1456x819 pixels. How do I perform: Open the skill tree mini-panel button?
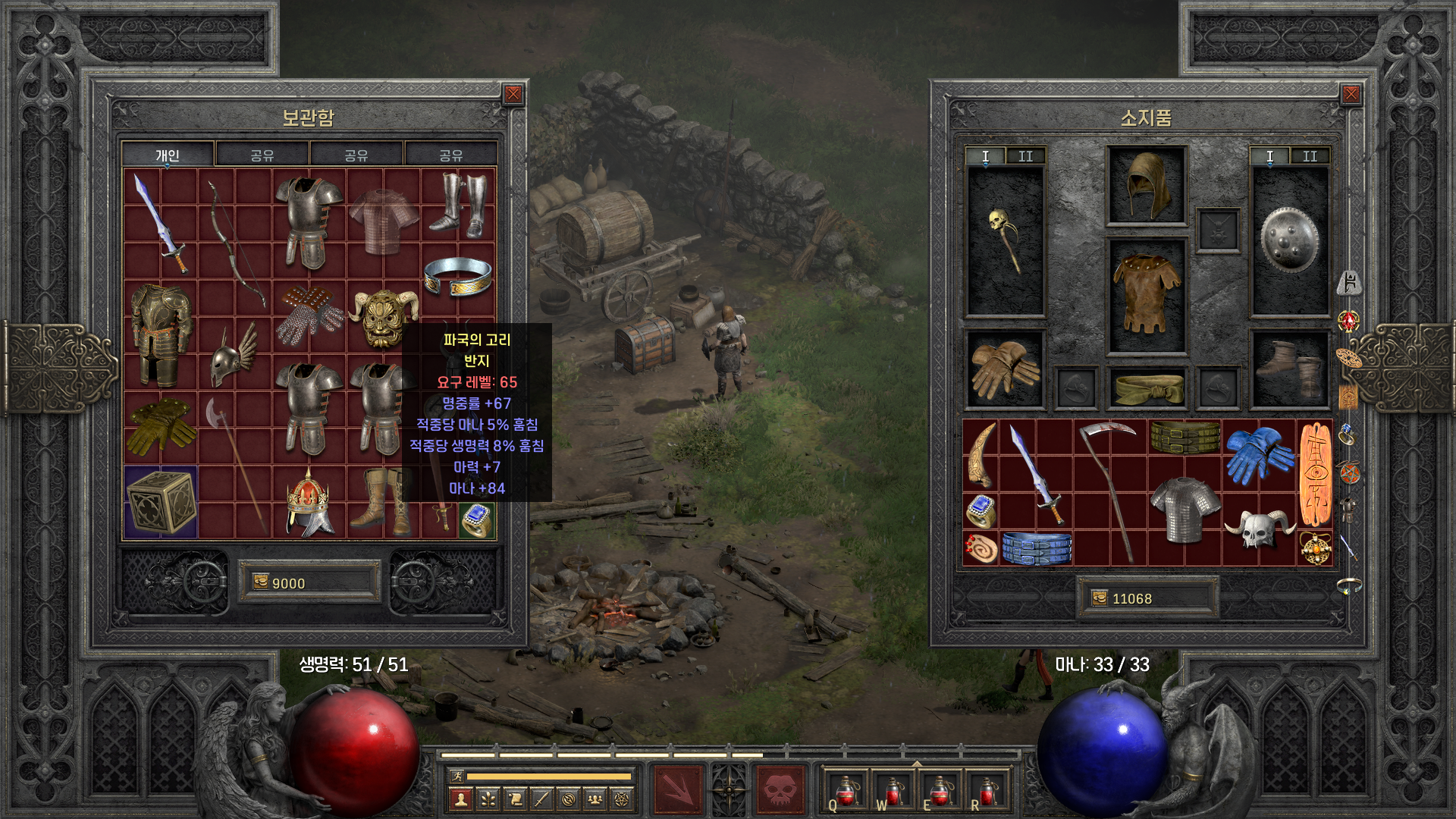(x=488, y=799)
